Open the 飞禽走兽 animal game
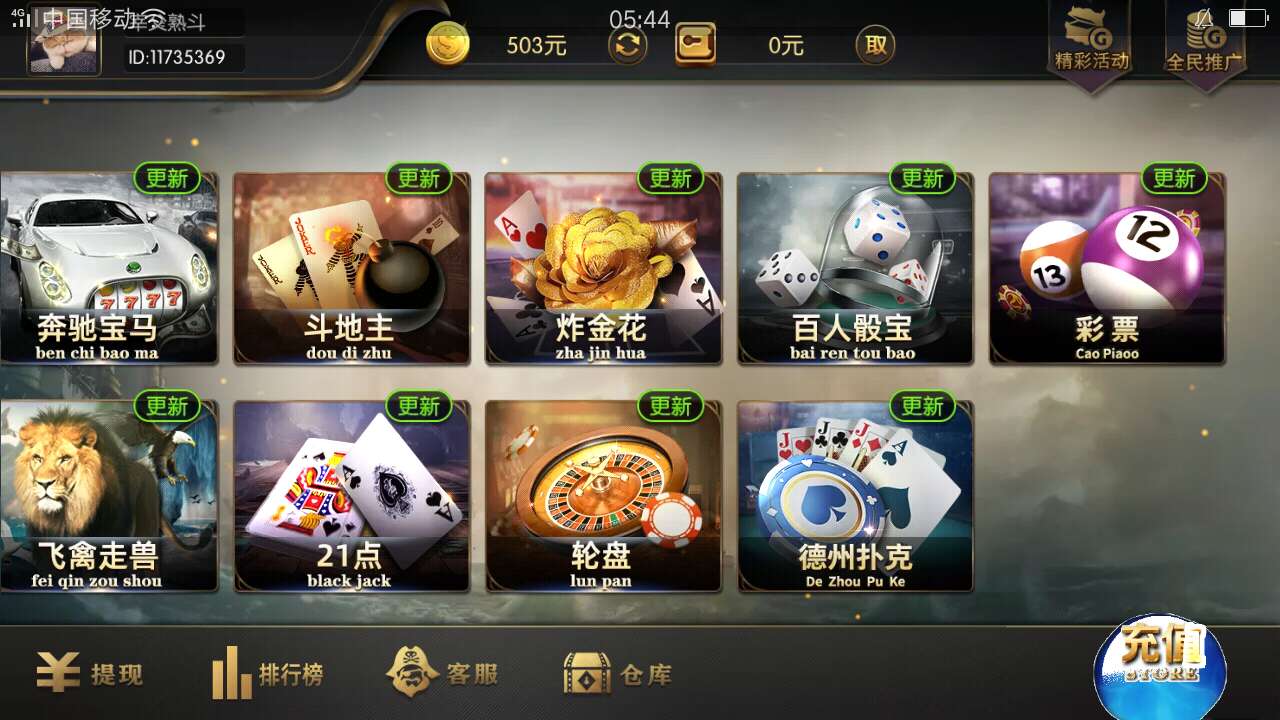Image resolution: width=1280 pixels, height=720 pixels. click(108, 495)
